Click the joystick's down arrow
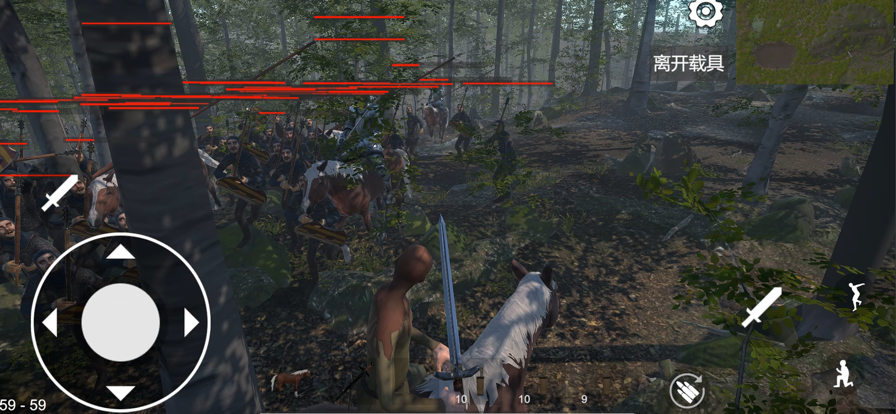This screenshot has width=896, height=414. click(x=121, y=392)
